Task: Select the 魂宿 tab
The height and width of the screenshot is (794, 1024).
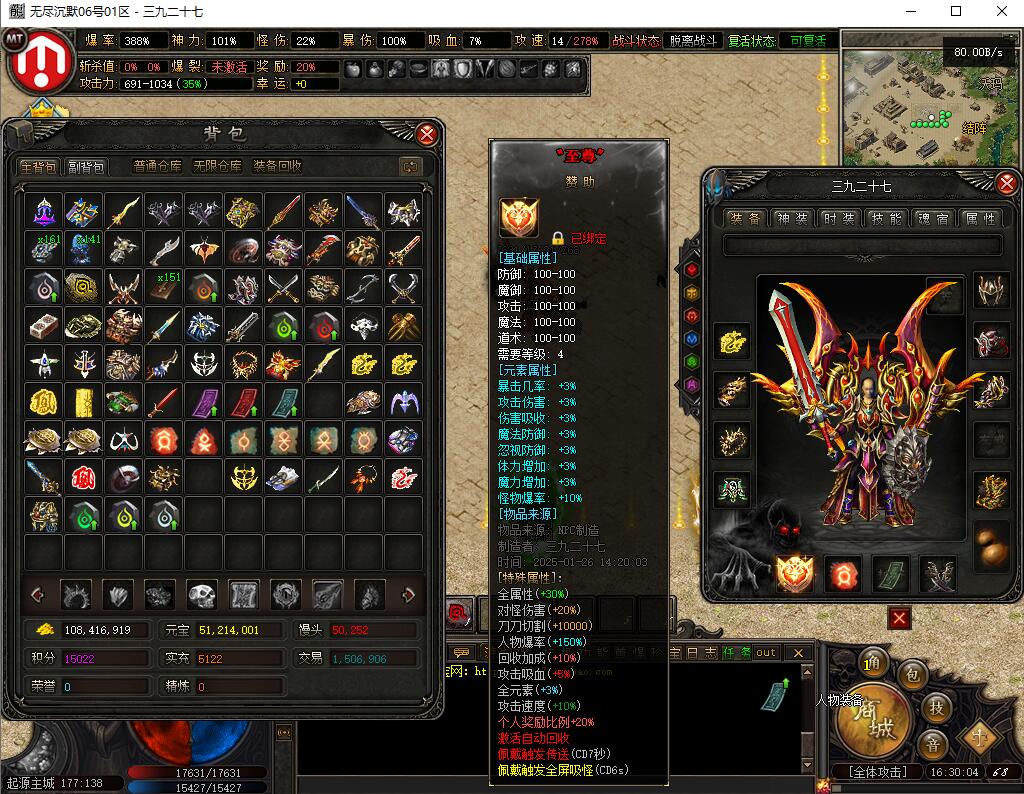Action: click(x=932, y=218)
